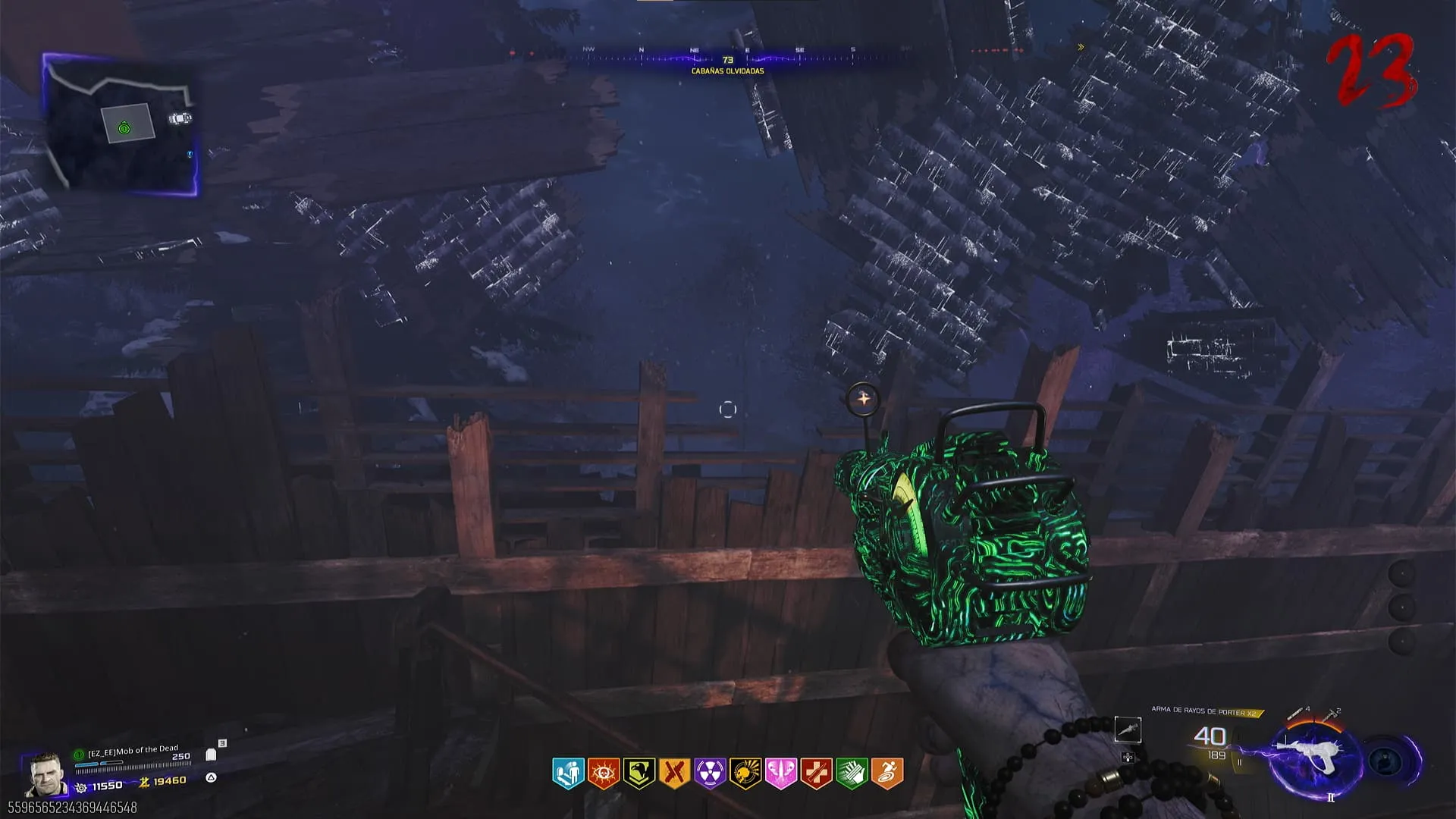1456x819 pixels.
Task: Select the tomahawk tactical equipment icon
Action: [1331, 714]
